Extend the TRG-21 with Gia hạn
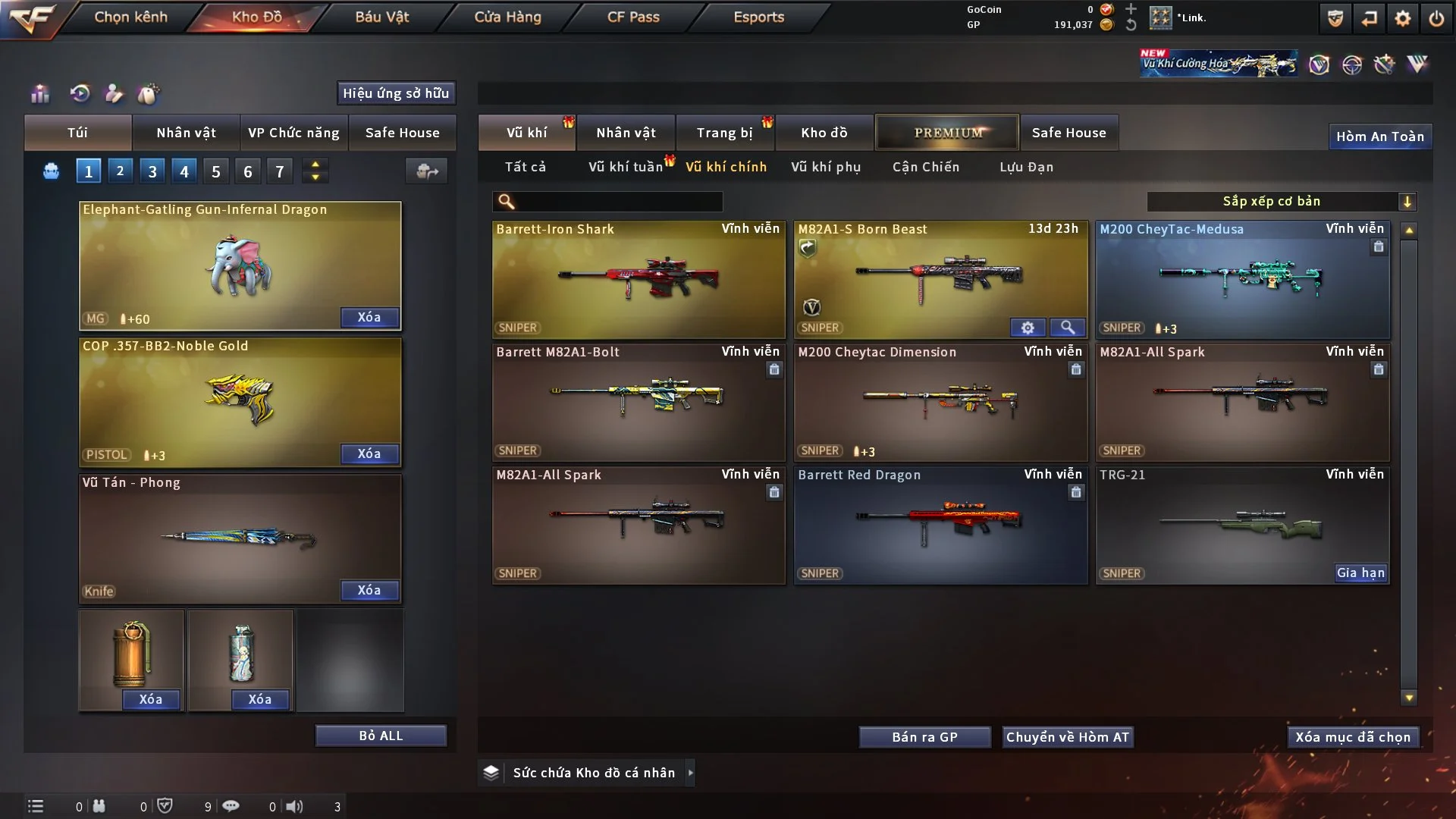The width and height of the screenshot is (1456, 819). click(1360, 573)
